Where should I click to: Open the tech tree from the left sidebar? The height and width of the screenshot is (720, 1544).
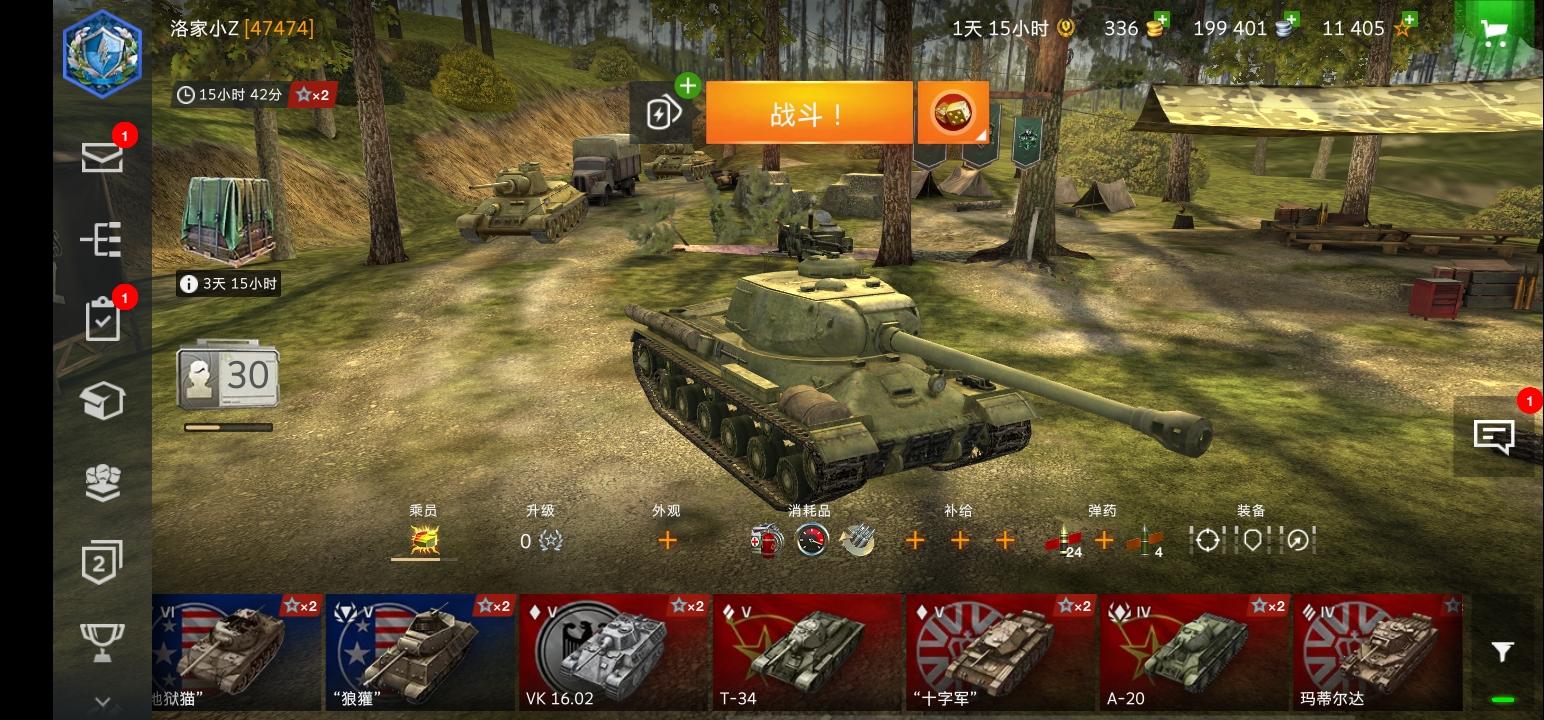103,241
